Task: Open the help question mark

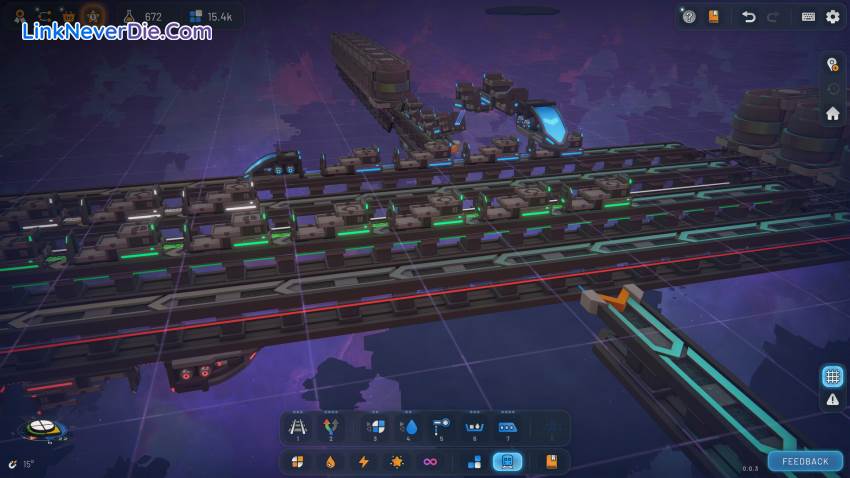Action: tap(689, 17)
